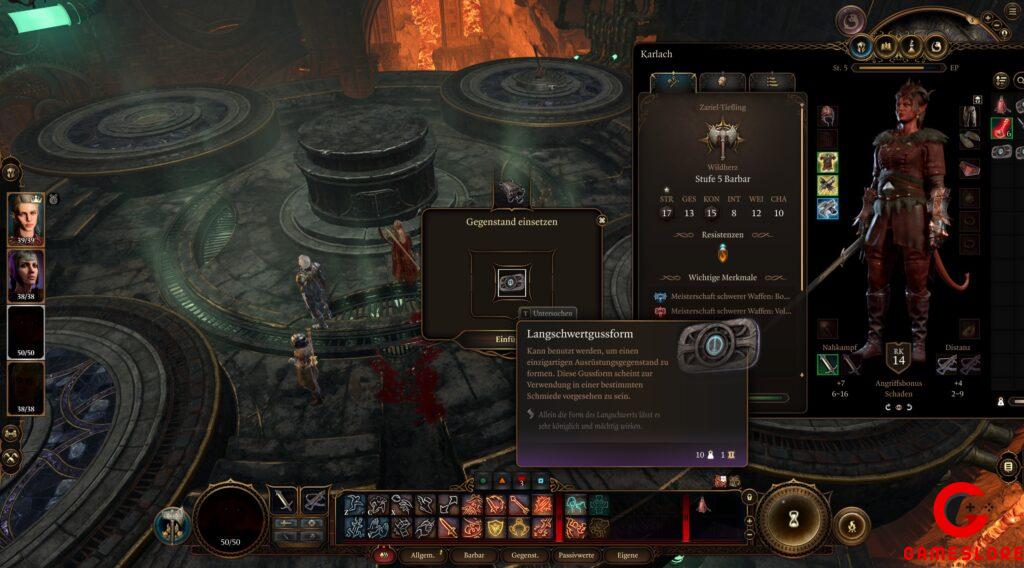This screenshot has width=1024, height=568.
Task: Choose the purple-haired companion portrait
Action: point(26,275)
